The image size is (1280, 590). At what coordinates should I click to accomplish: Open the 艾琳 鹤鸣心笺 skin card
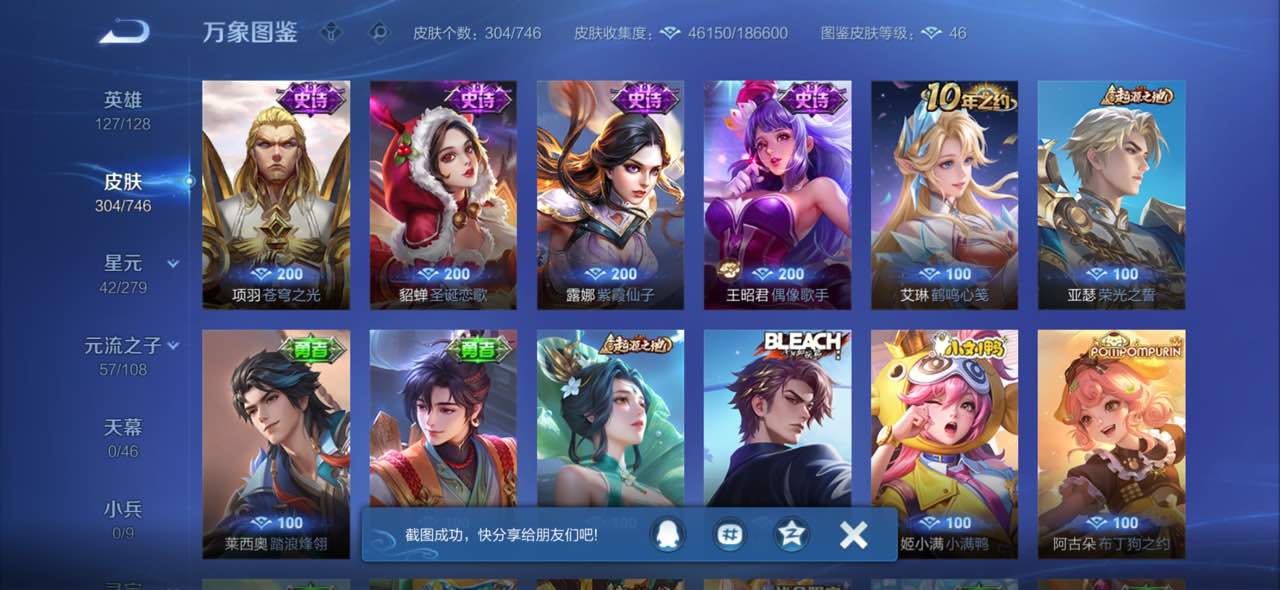[x=944, y=195]
